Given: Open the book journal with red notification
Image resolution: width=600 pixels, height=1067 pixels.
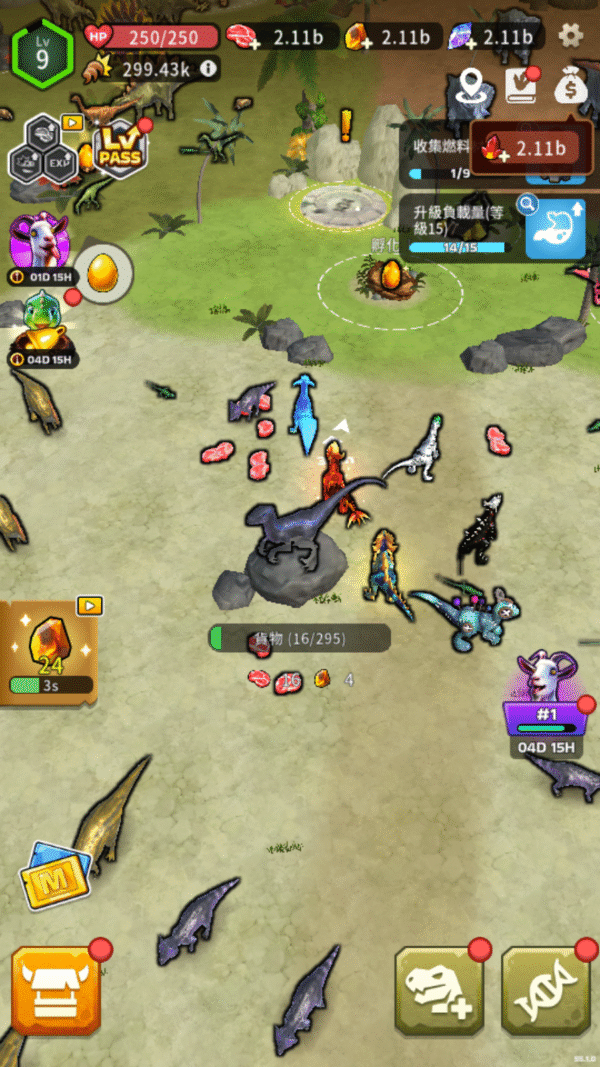Looking at the screenshot, I should click(x=521, y=86).
